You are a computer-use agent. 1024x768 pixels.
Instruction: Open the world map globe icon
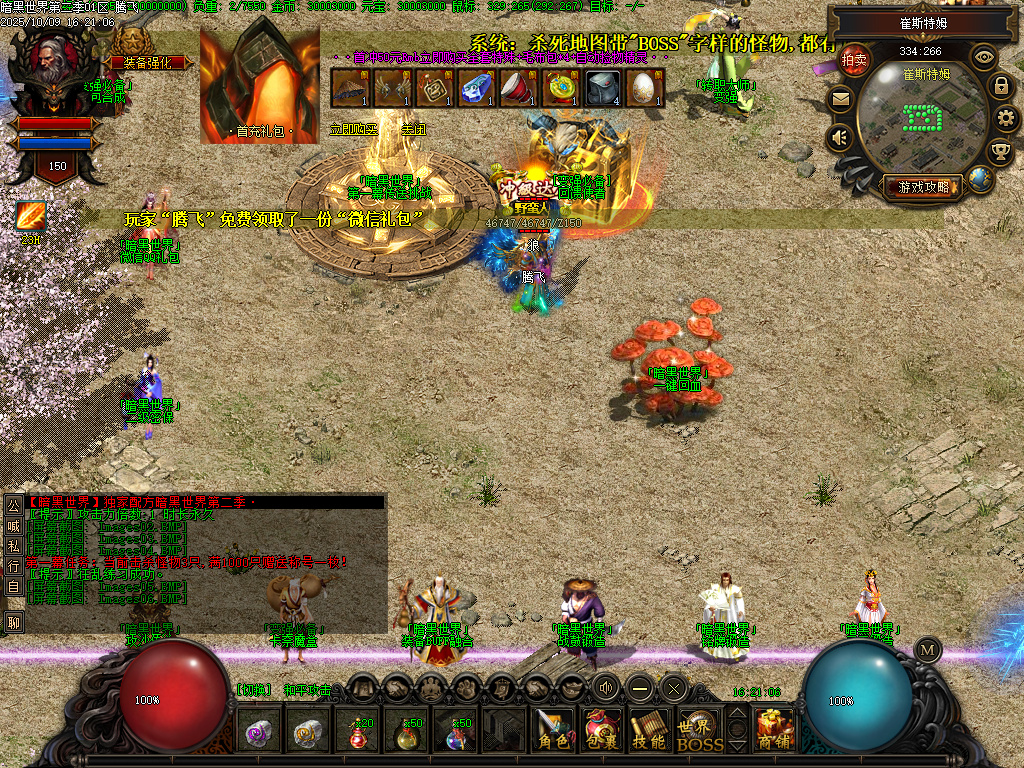(x=980, y=179)
